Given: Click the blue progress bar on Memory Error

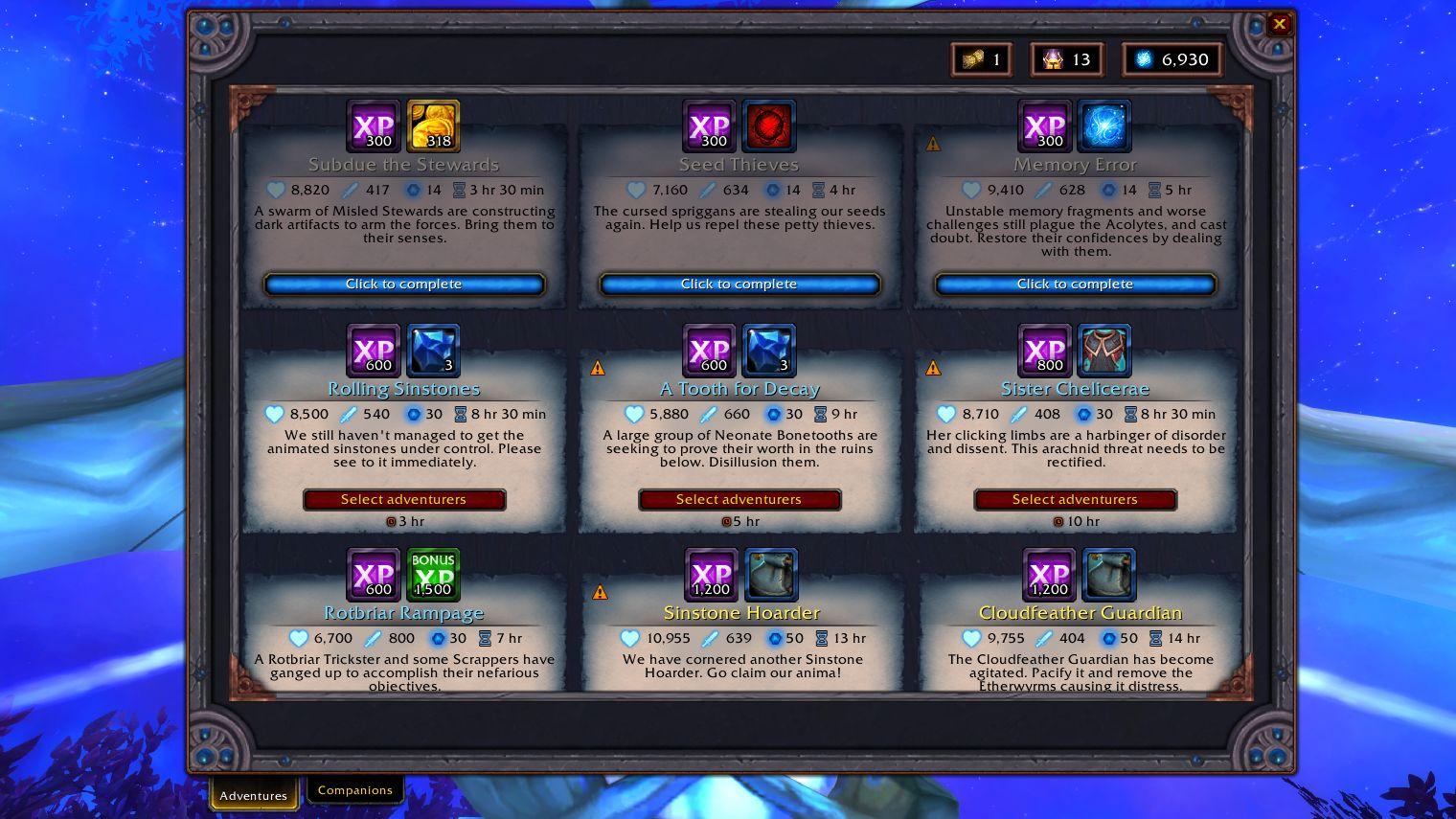Looking at the screenshot, I should 1075,284.
